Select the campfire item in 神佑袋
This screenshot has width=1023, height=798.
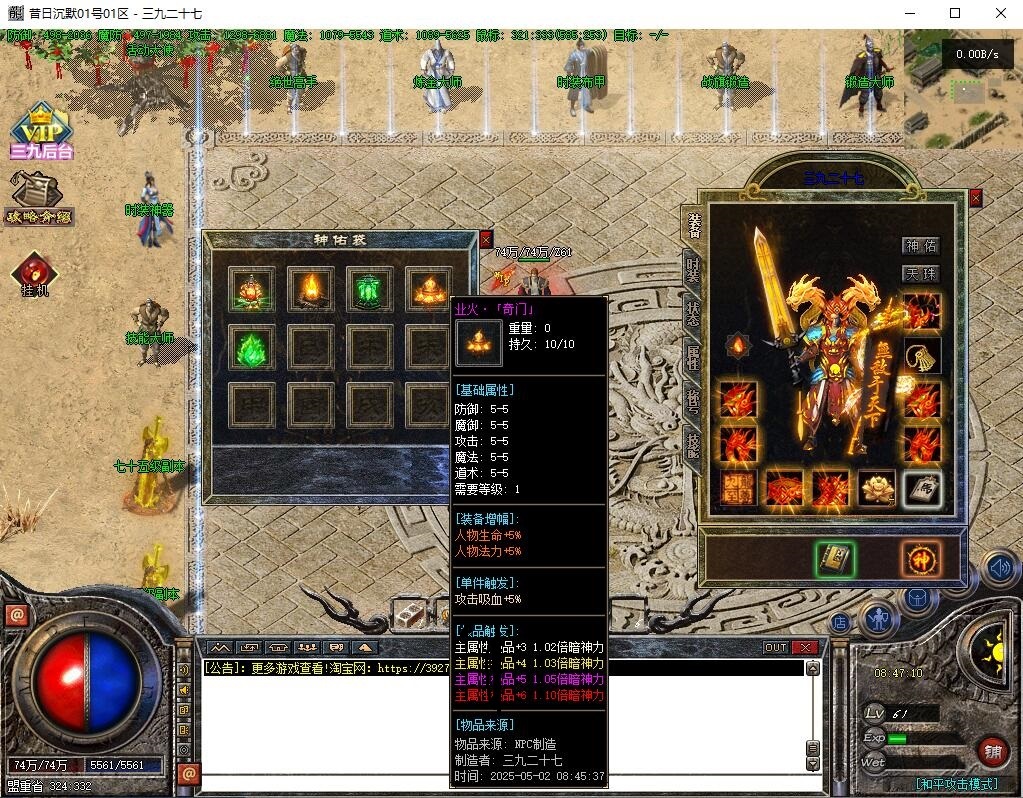[x=310, y=290]
